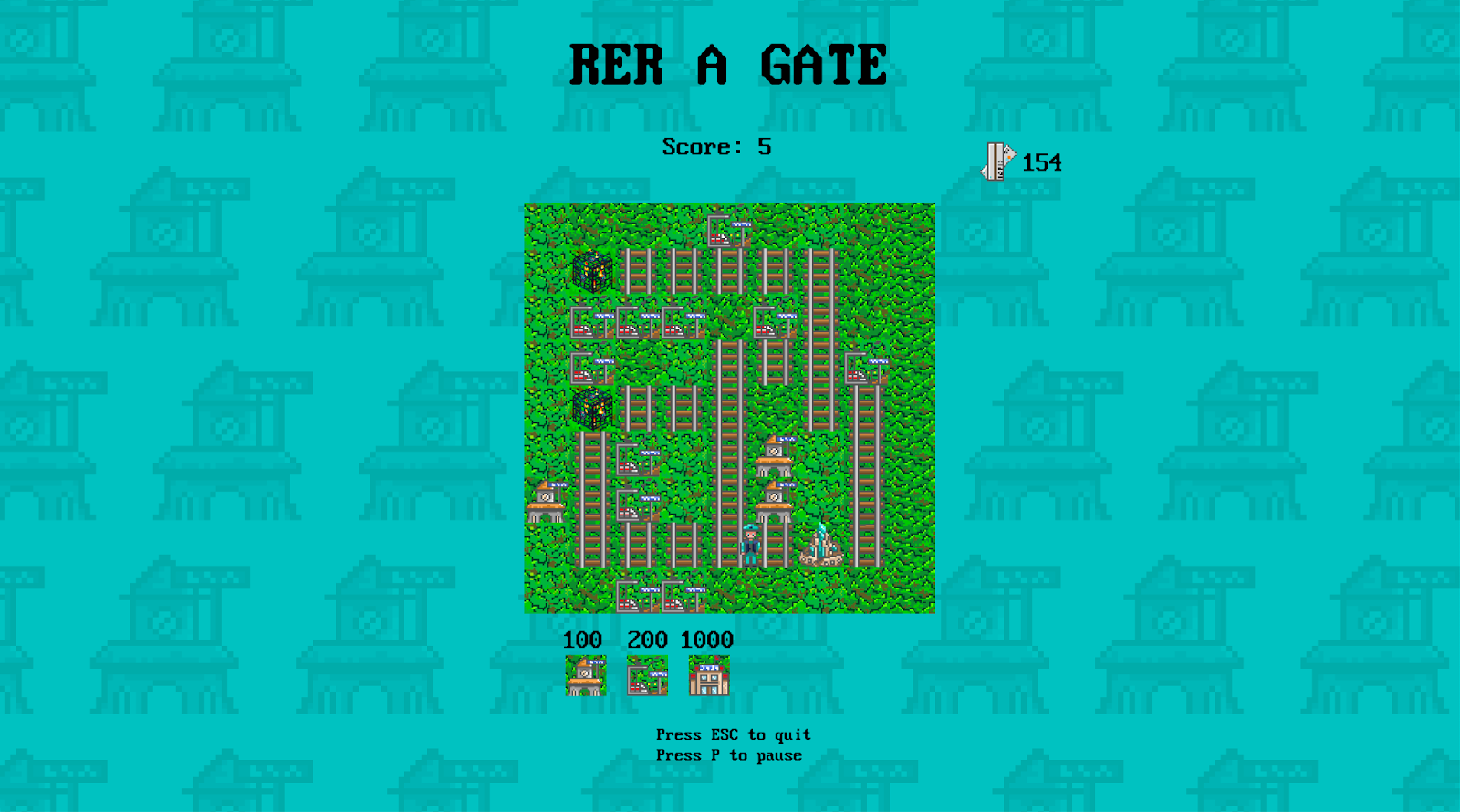Choose the 200-cost train platform building
Screen dimensions: 1460x812
647,676
